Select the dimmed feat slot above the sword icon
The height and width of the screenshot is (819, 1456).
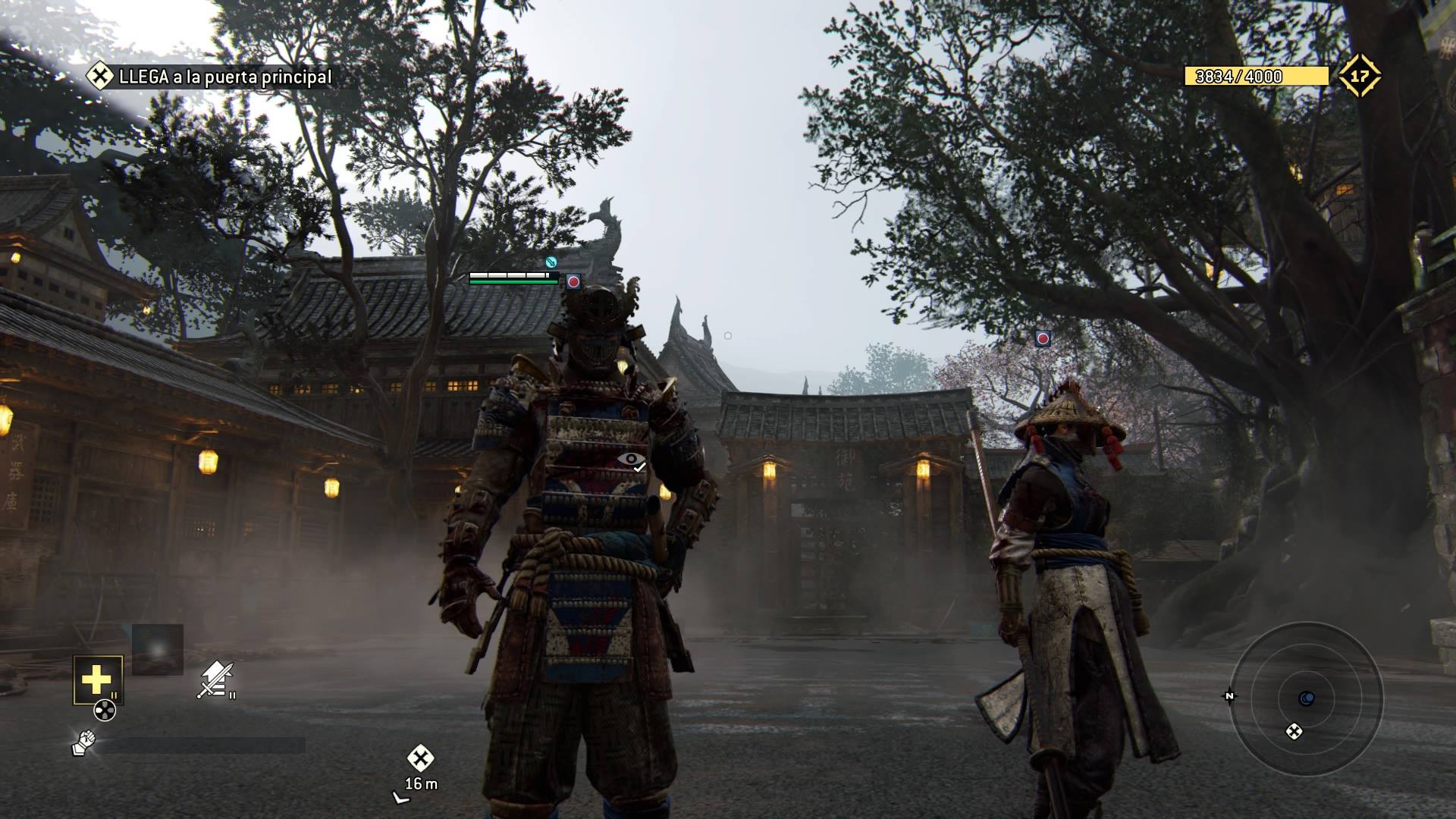(158, 649)
